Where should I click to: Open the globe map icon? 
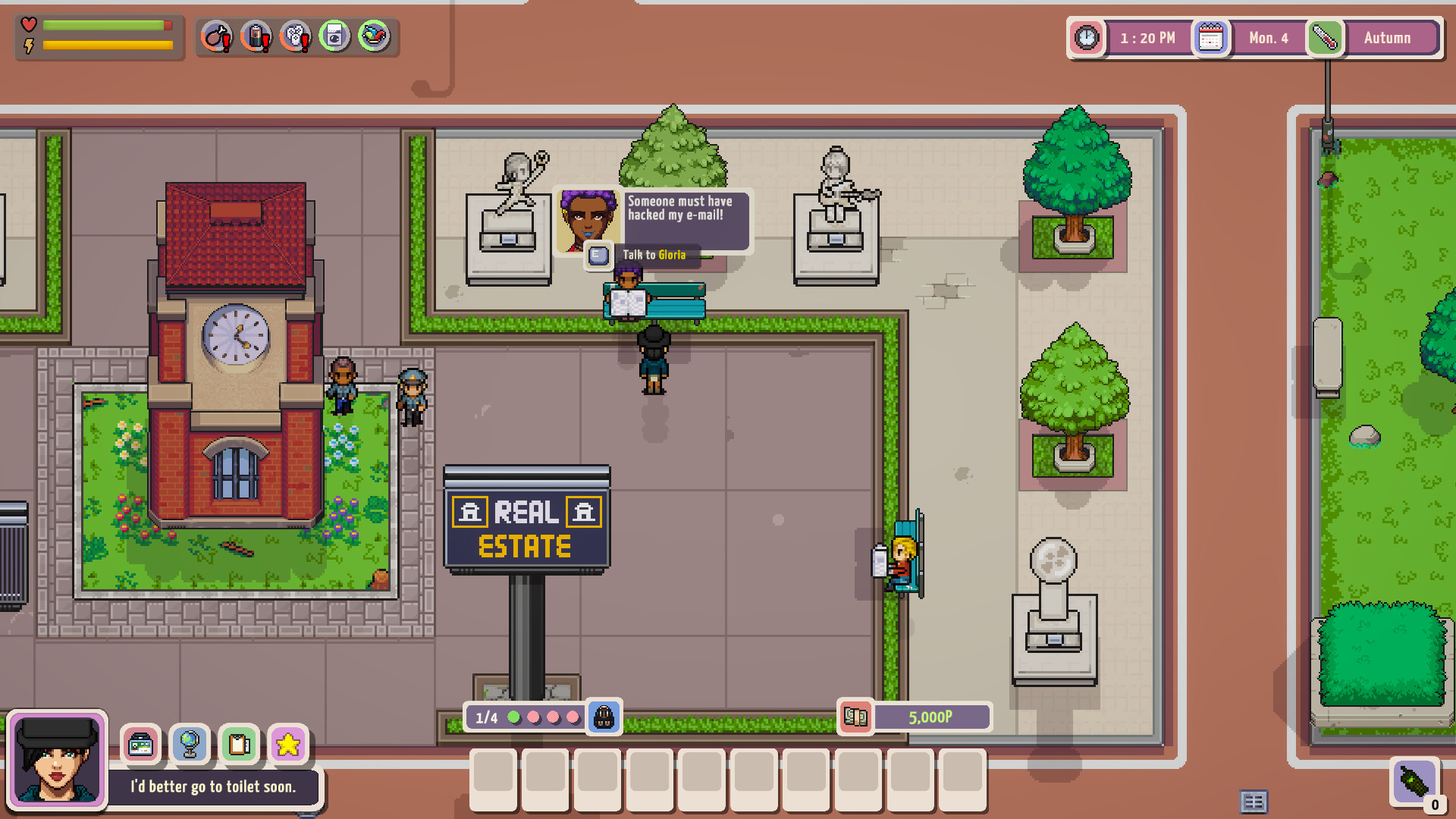click(190, 745)
